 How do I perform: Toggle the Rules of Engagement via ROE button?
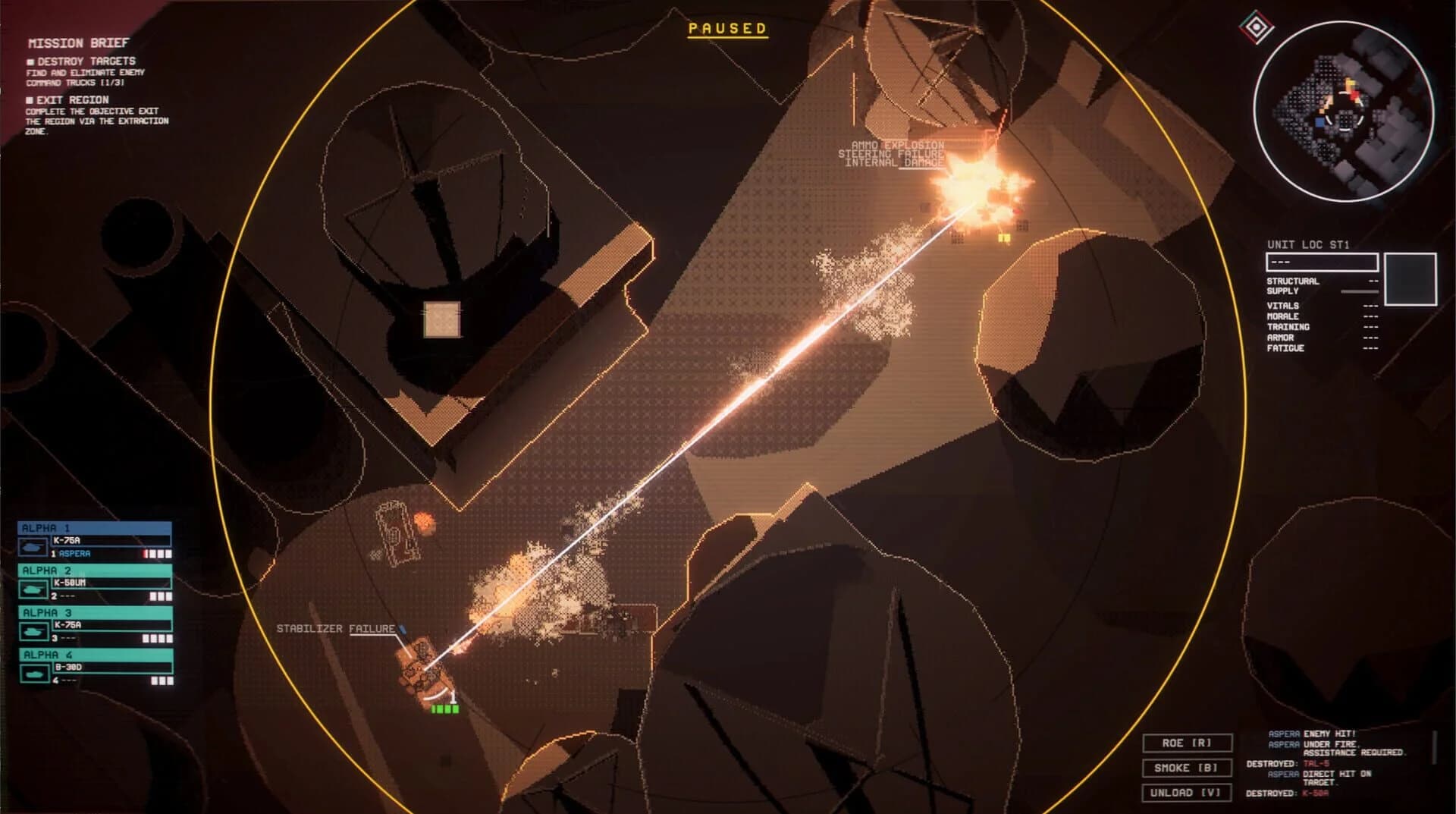[x=1188, y=742]
